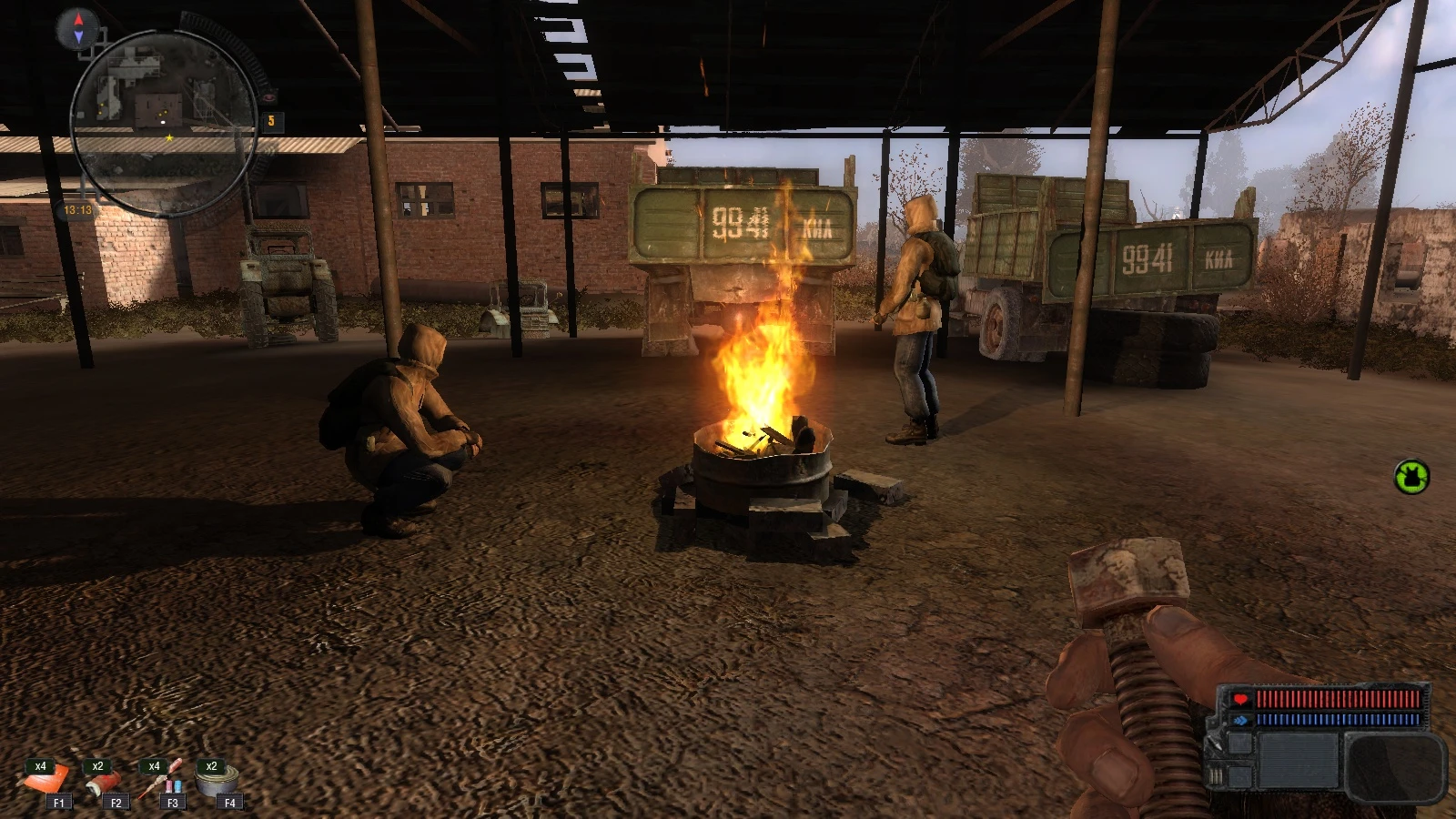Viewport: 1456px width, 819px height.
Task: Click the blue stamina chevrons icon
Action: 1241,720
